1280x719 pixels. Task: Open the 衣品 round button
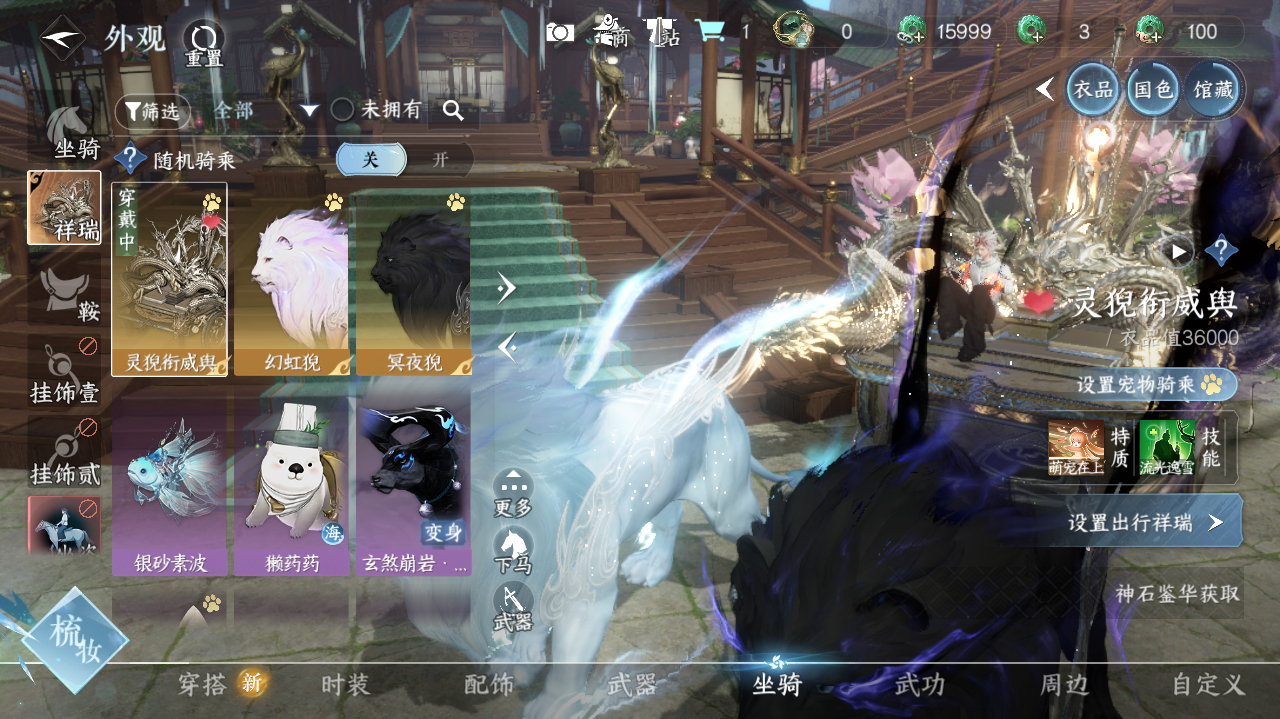1093,89
